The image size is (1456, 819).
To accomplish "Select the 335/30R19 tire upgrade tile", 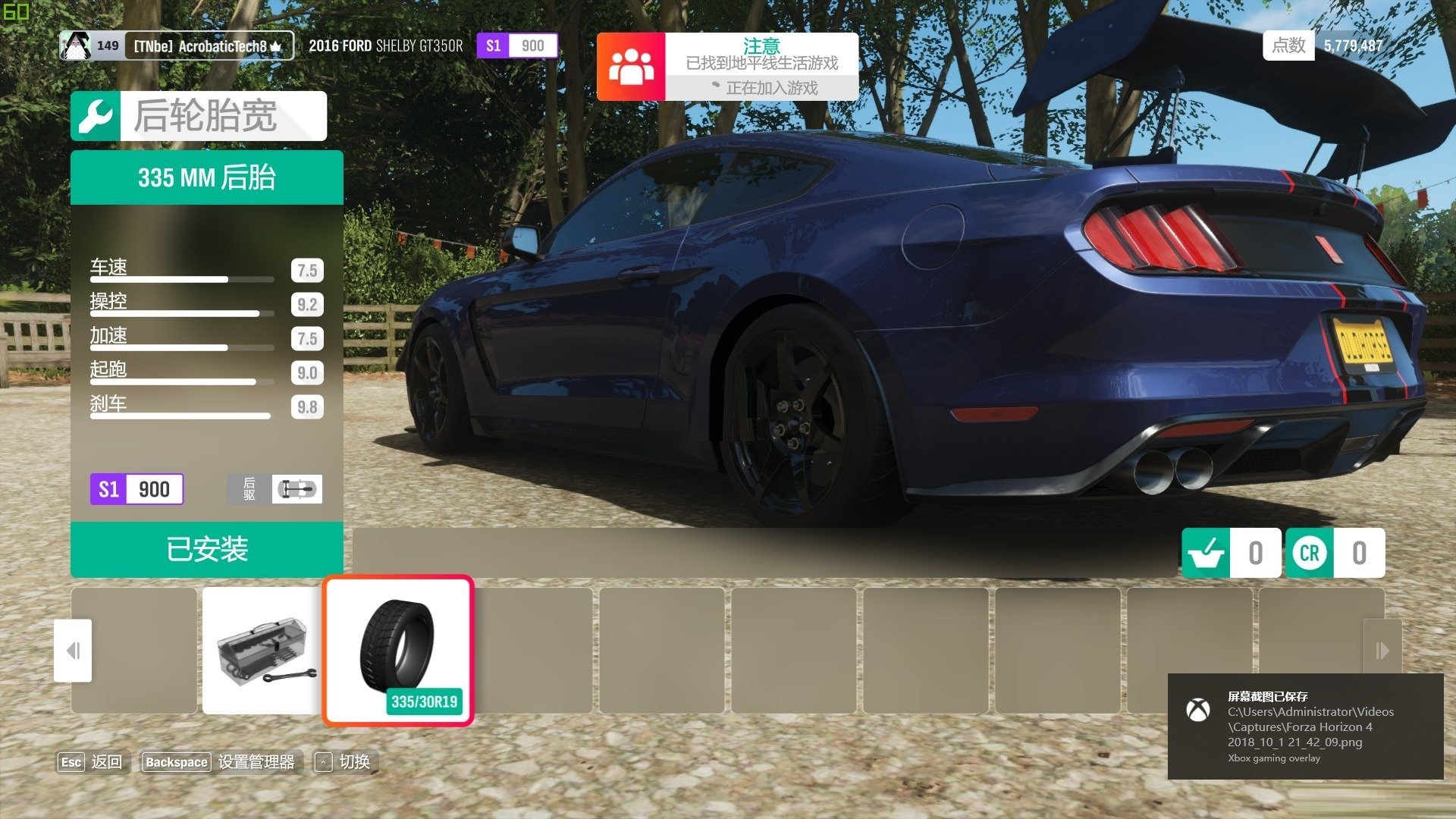I will click(x=398, y=651).
